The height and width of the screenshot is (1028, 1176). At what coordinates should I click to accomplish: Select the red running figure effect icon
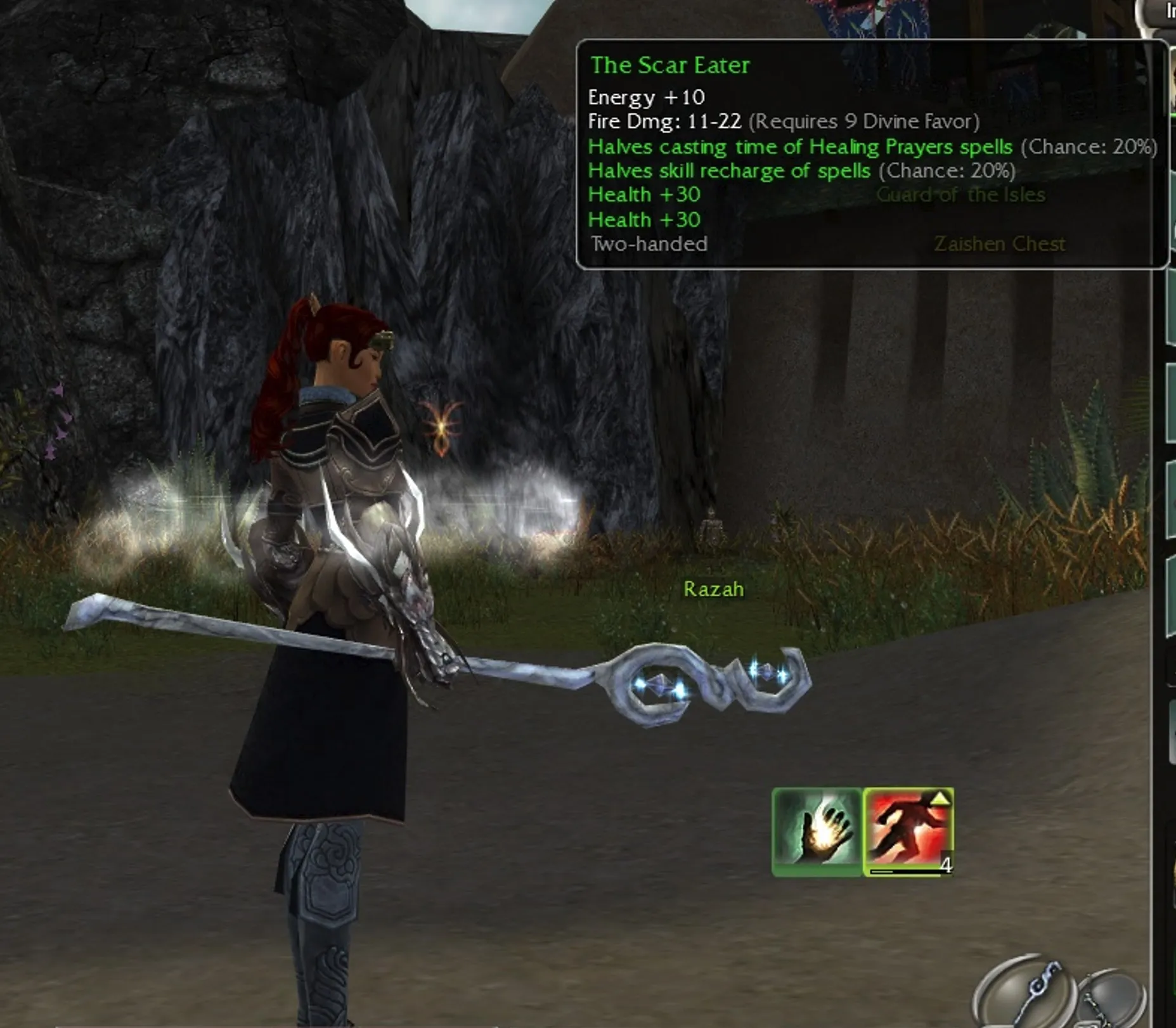908,832
